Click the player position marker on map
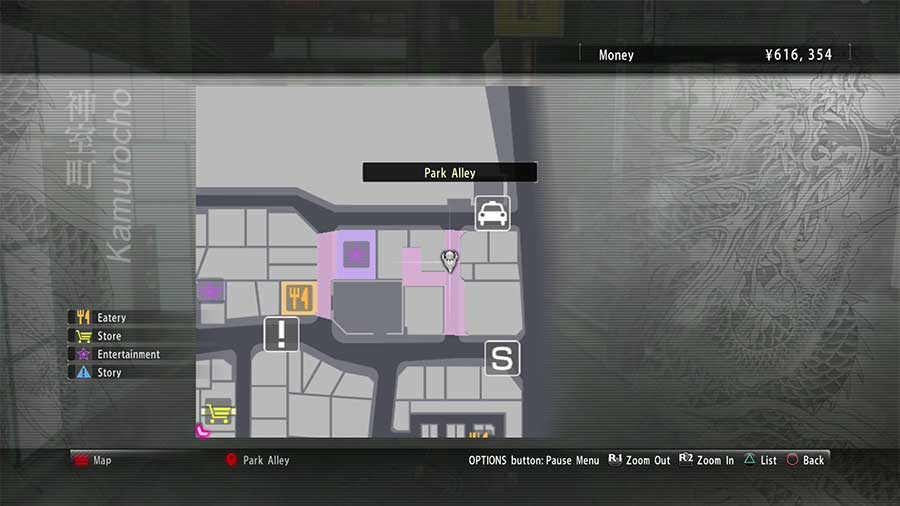The image size is (900, 506). click(449, 262)
